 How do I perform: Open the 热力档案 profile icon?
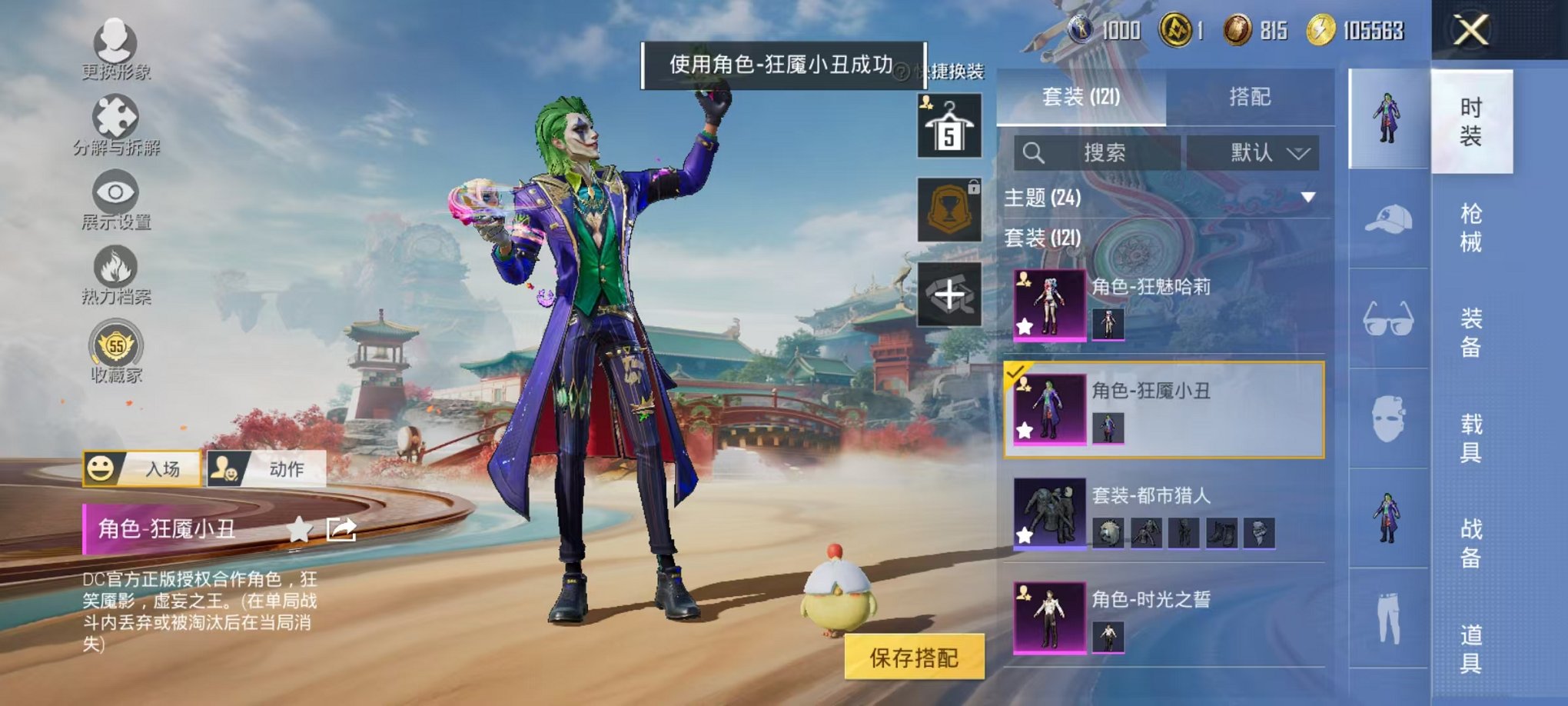(114, 265)
